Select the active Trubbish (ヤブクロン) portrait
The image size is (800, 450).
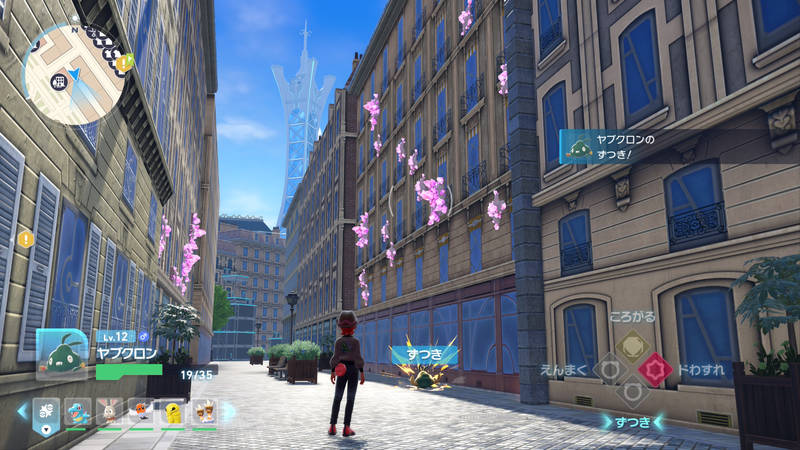tap(62, 353)
